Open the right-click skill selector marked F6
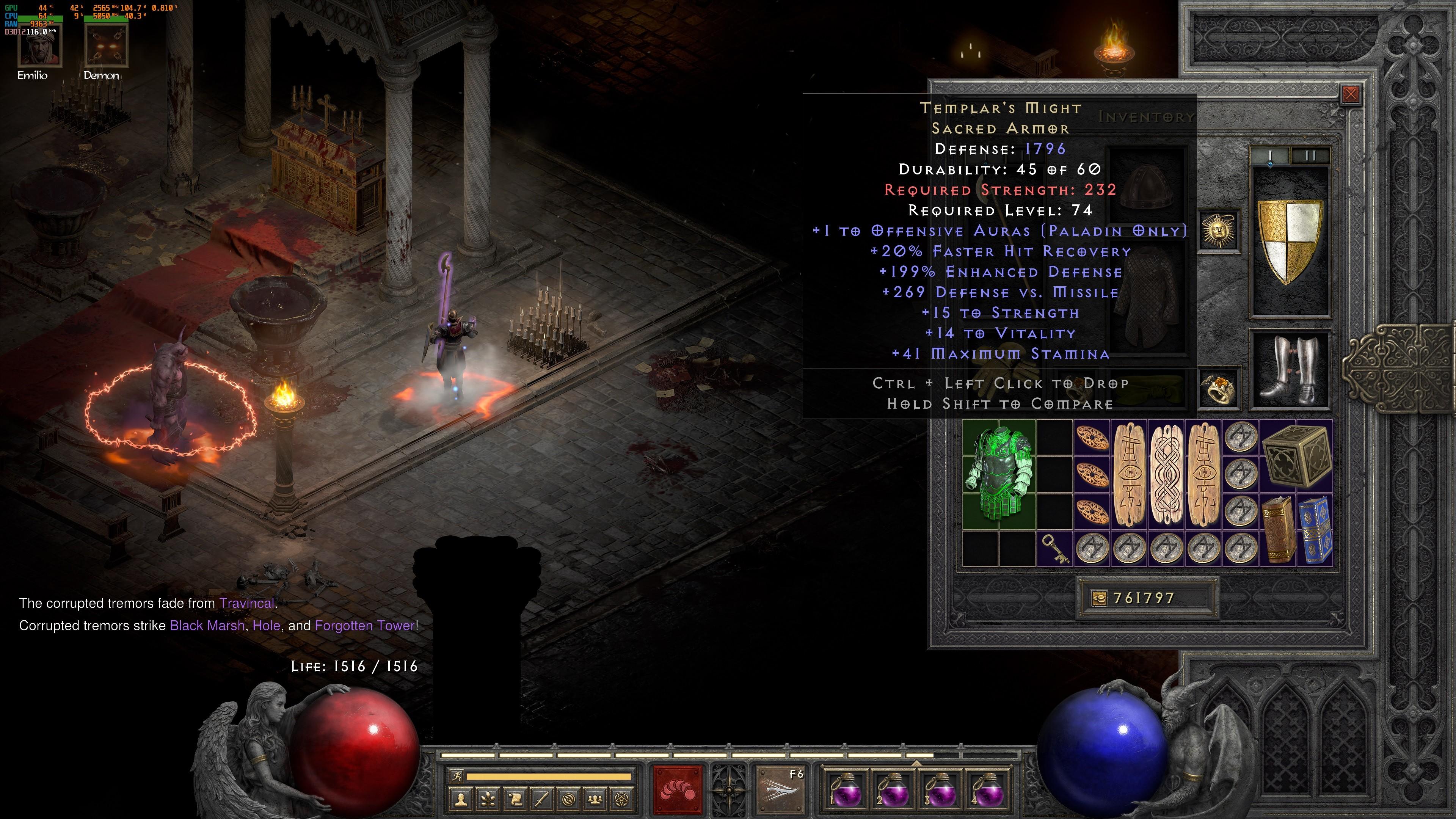Image resolution: width=1456 pixels, height=819 pixels. [x=781, y=790]
